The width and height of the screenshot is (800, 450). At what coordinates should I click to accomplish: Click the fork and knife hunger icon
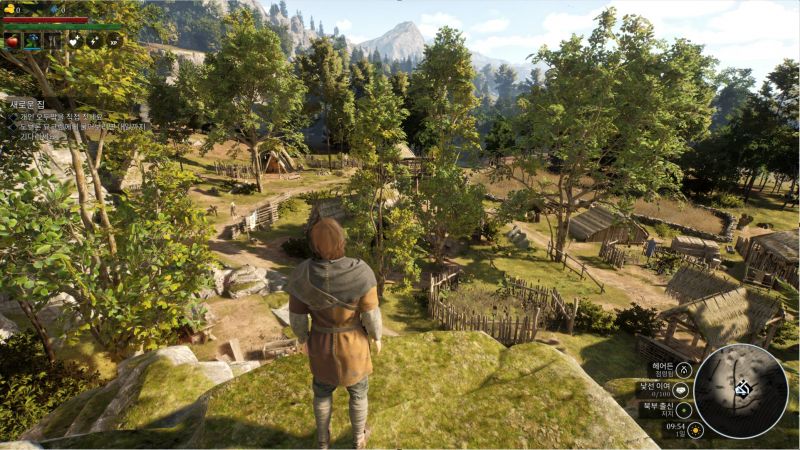(52, 41)
